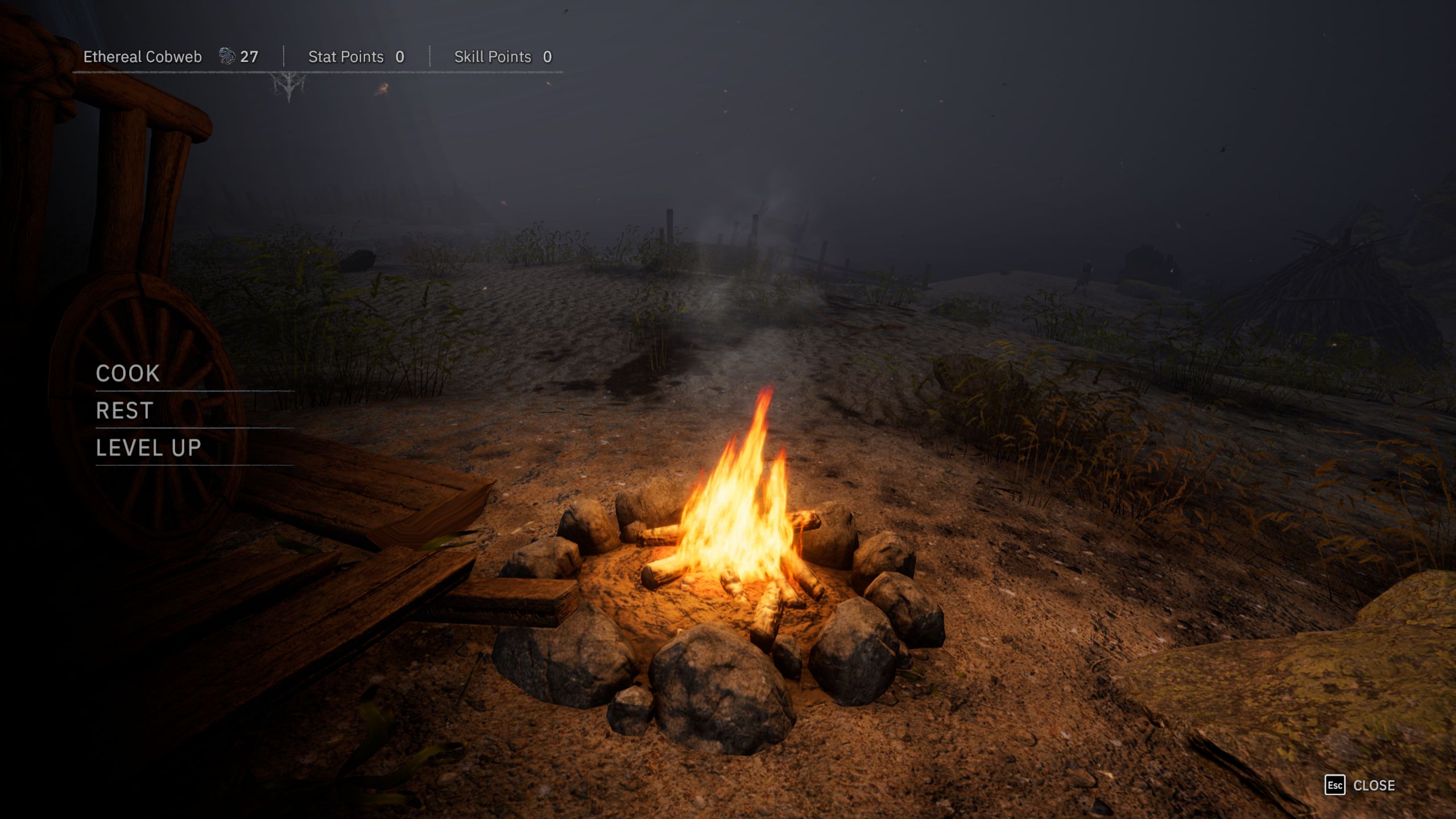Choose REST at the campfire
The height and width of the screenshot is (819, 1456).
[x=125, y=411]
